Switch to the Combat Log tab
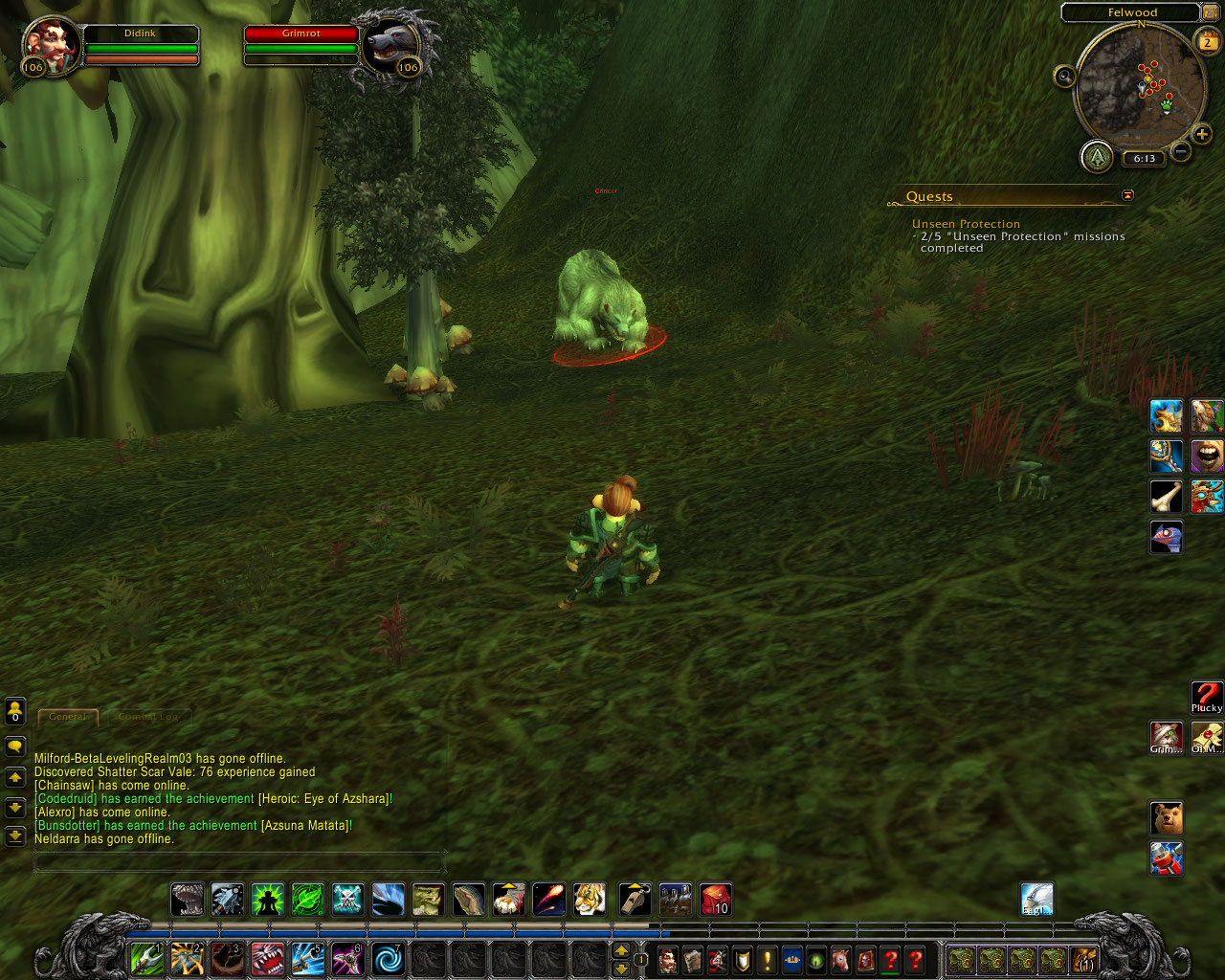The image size is (1225, 980). tap(148, 716)
